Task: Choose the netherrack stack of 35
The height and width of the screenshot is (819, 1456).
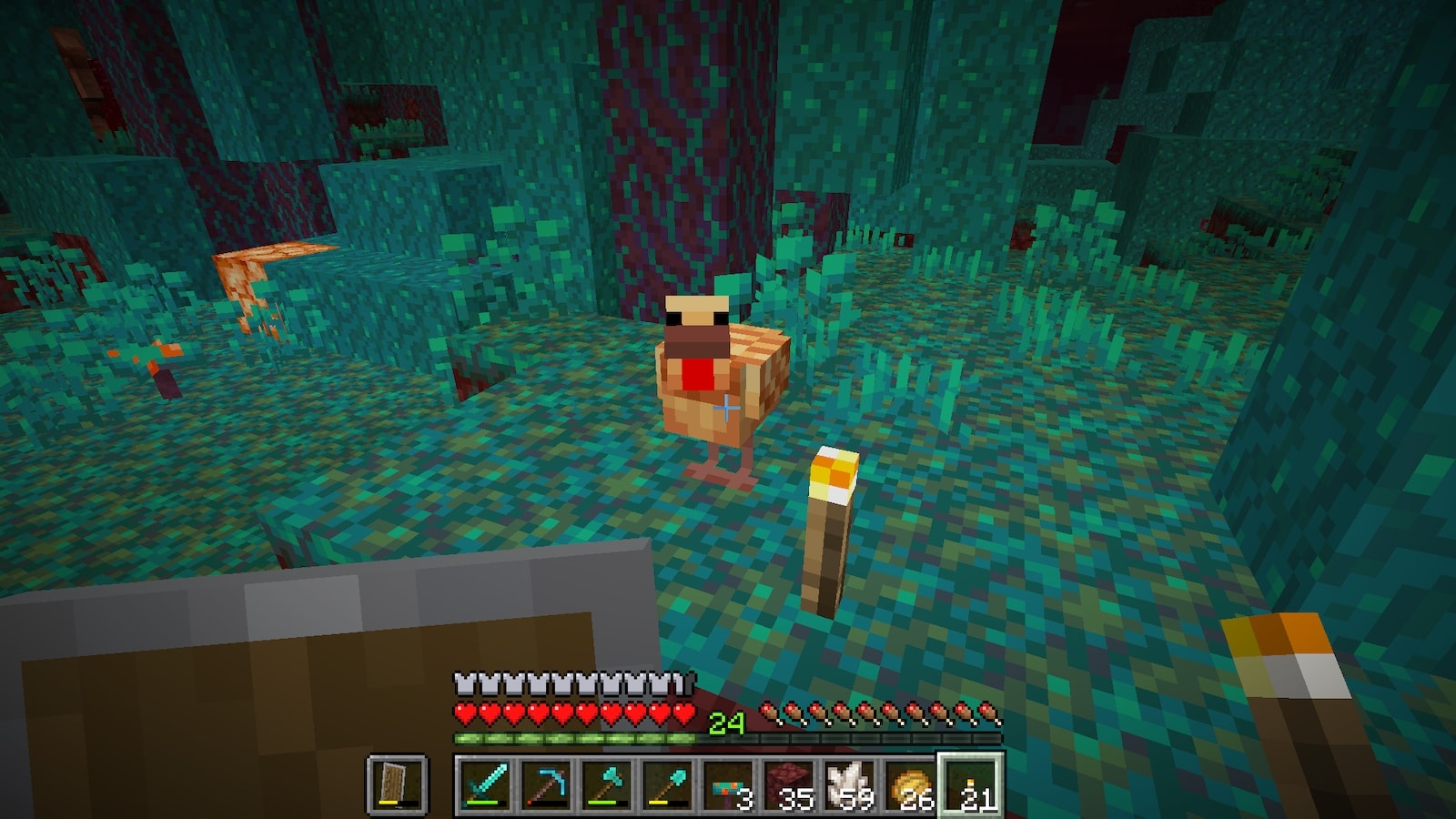Action: pyautogui.click(x=789, y=784)
